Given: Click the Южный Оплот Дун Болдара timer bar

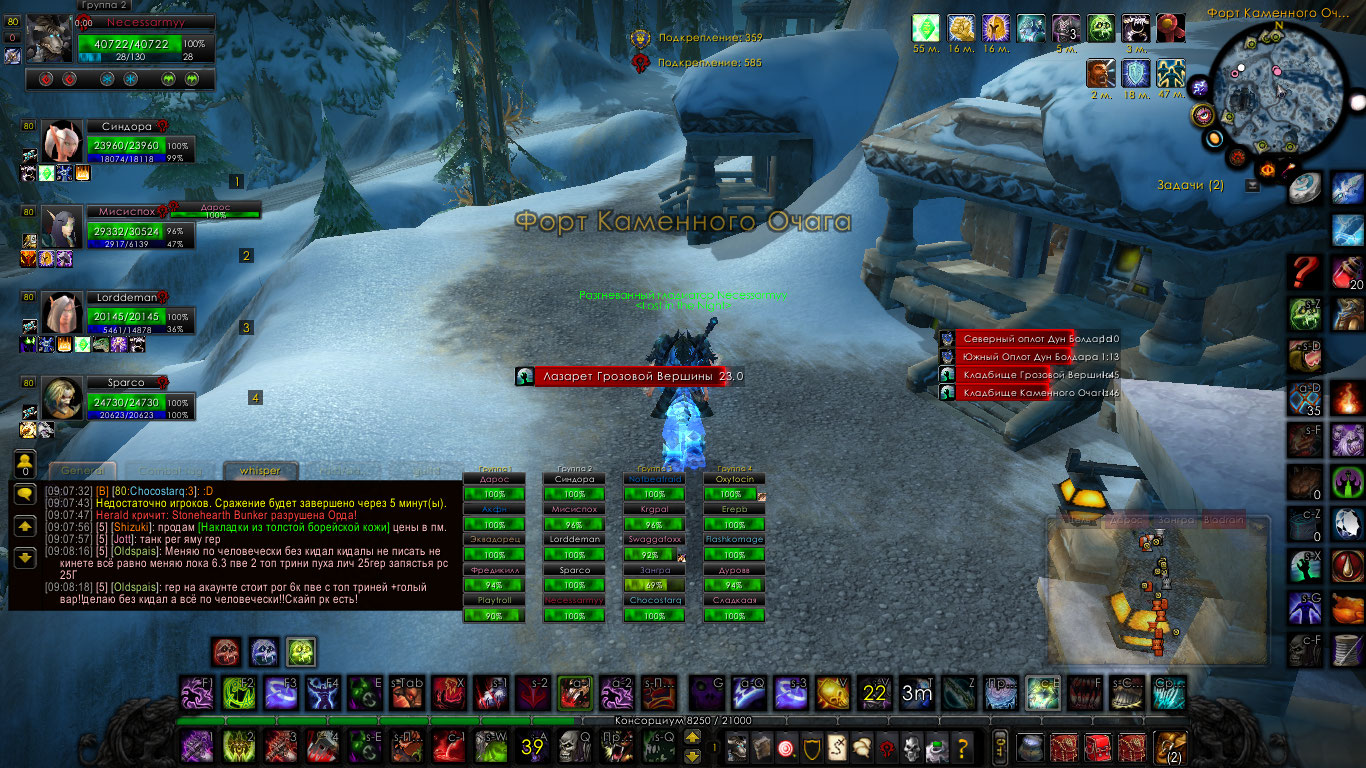Looking at the screenshot, I should (x=1014, y=356).
